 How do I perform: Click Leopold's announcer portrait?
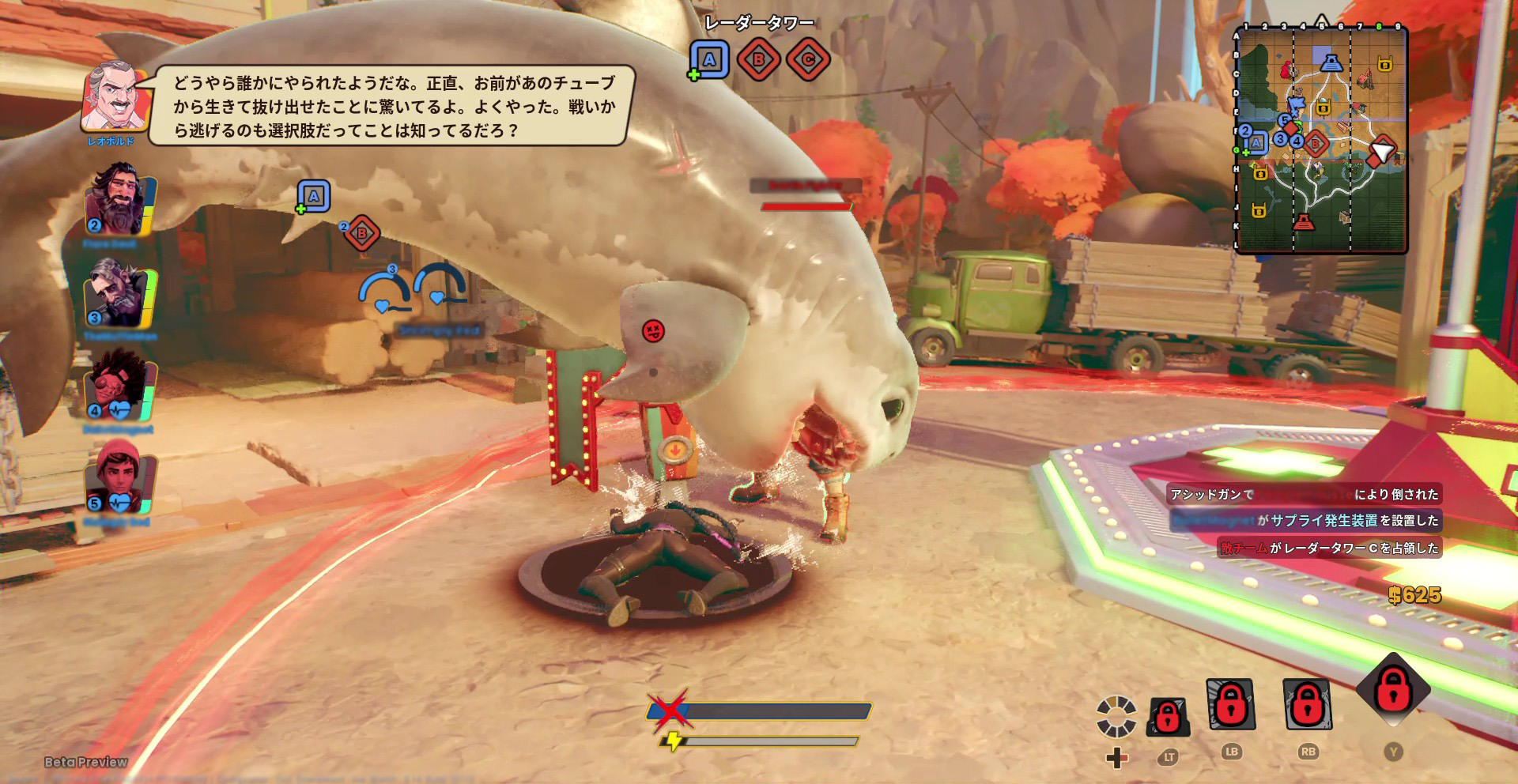(x=114, y=97)
